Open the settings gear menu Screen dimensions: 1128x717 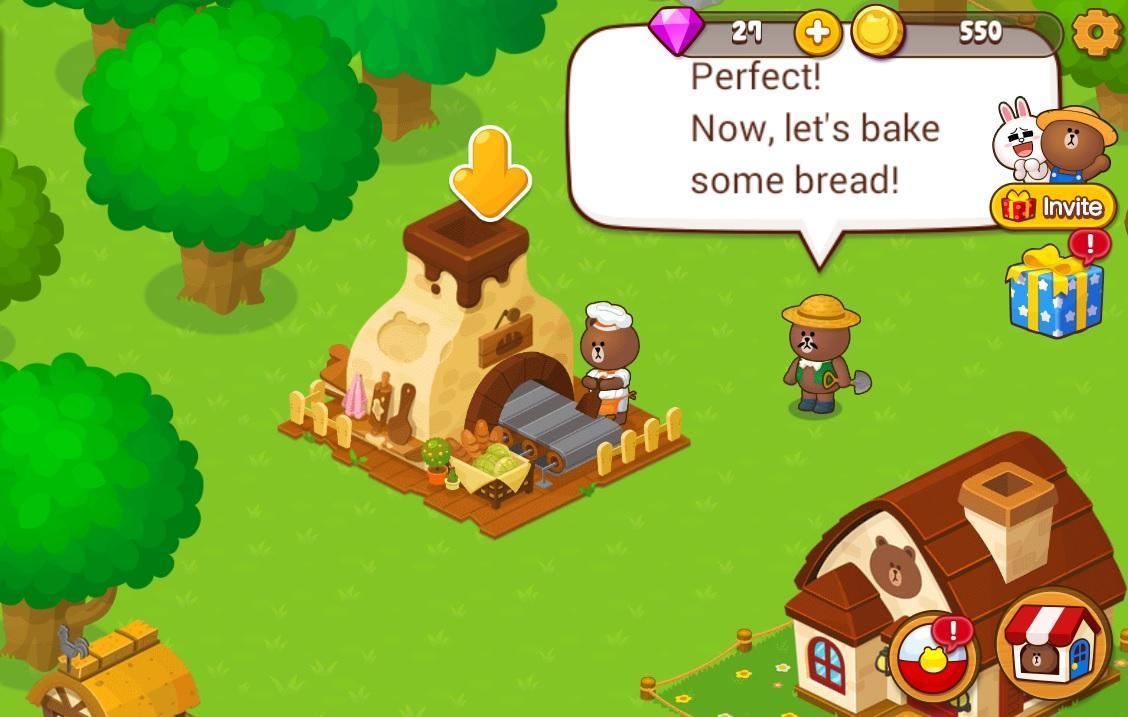[1097, 34]
